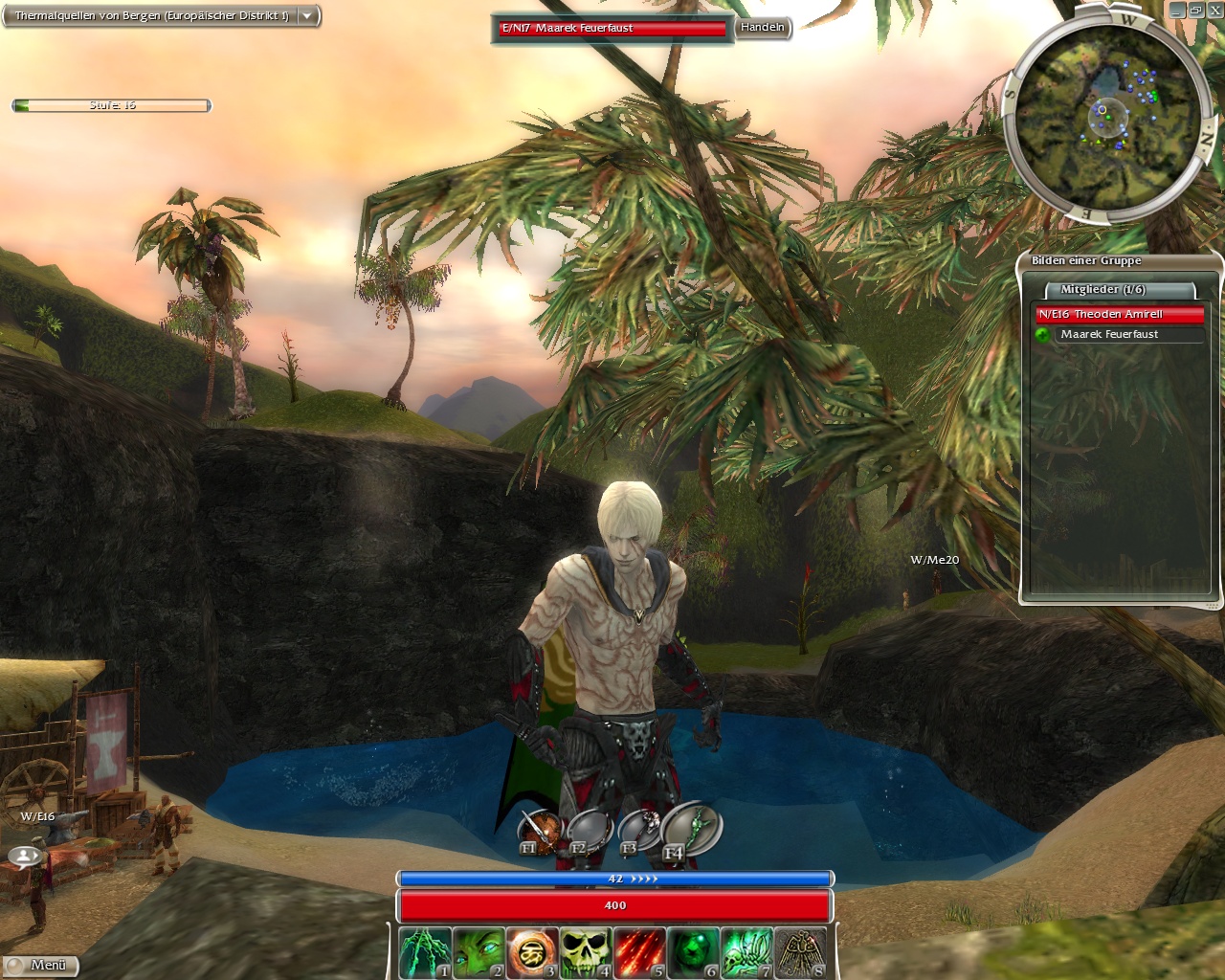Activate the orange glyph skill in slot 3
1225x980 pixels.
pyautogui.click(x=531, y=953)
